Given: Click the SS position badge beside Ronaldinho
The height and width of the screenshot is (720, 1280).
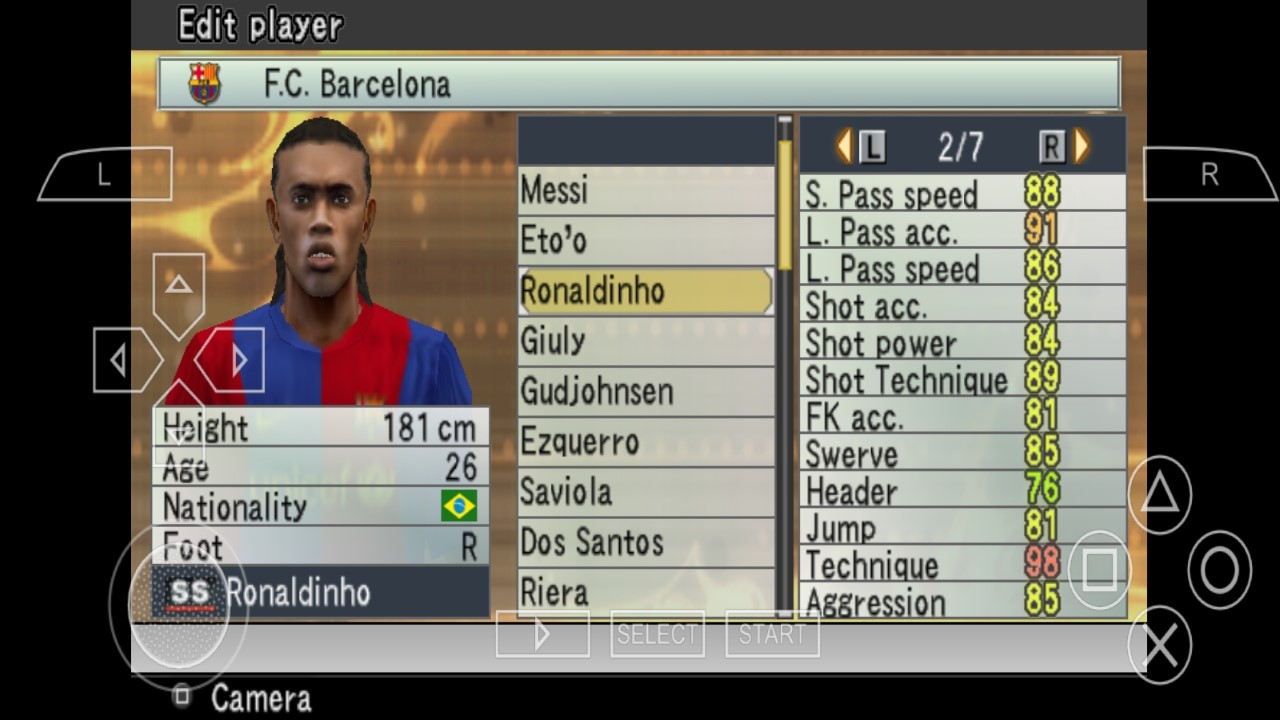Looking at the screenshot, I should [x=192, y=592].
